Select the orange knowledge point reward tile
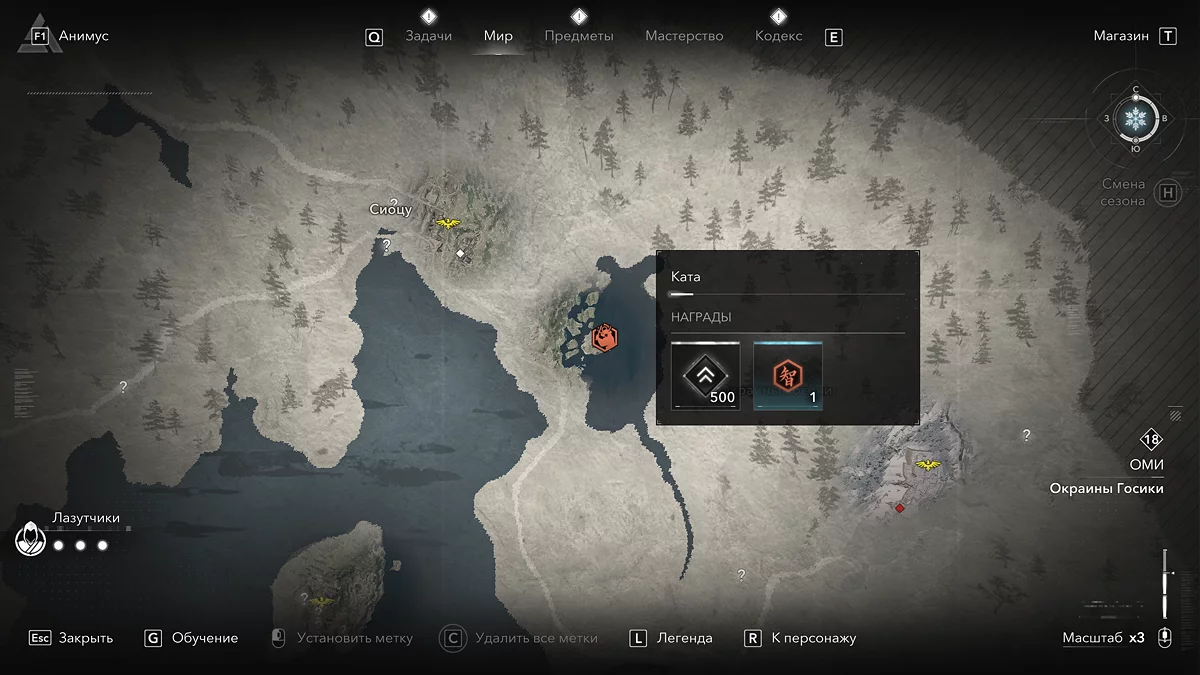The width and height of the screenshot is (1200, 675). pyautogui.click(x=788, y=375)
